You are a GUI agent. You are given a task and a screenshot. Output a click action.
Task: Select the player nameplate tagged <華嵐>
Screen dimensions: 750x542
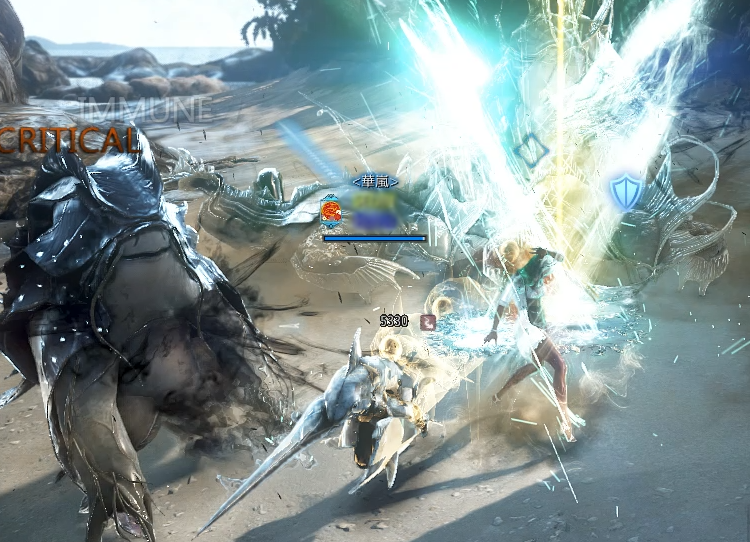click(x=375, y=182)
